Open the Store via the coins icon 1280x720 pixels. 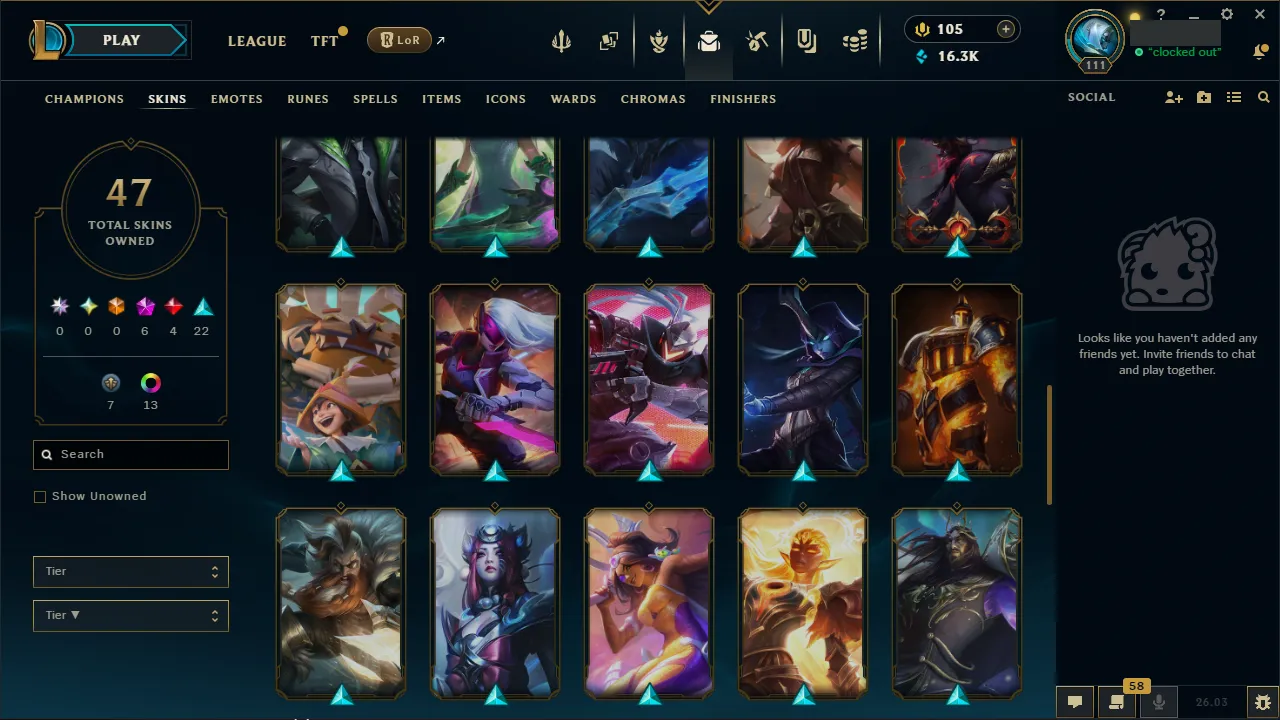855,41
